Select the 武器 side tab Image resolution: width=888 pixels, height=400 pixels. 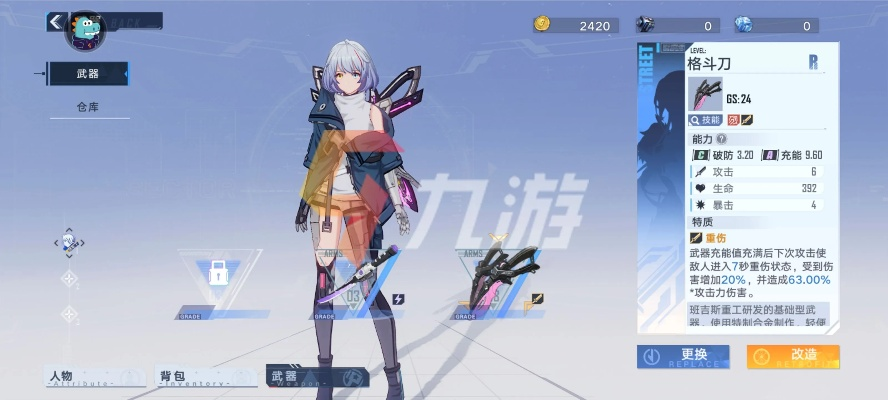(x=88, y=73)
